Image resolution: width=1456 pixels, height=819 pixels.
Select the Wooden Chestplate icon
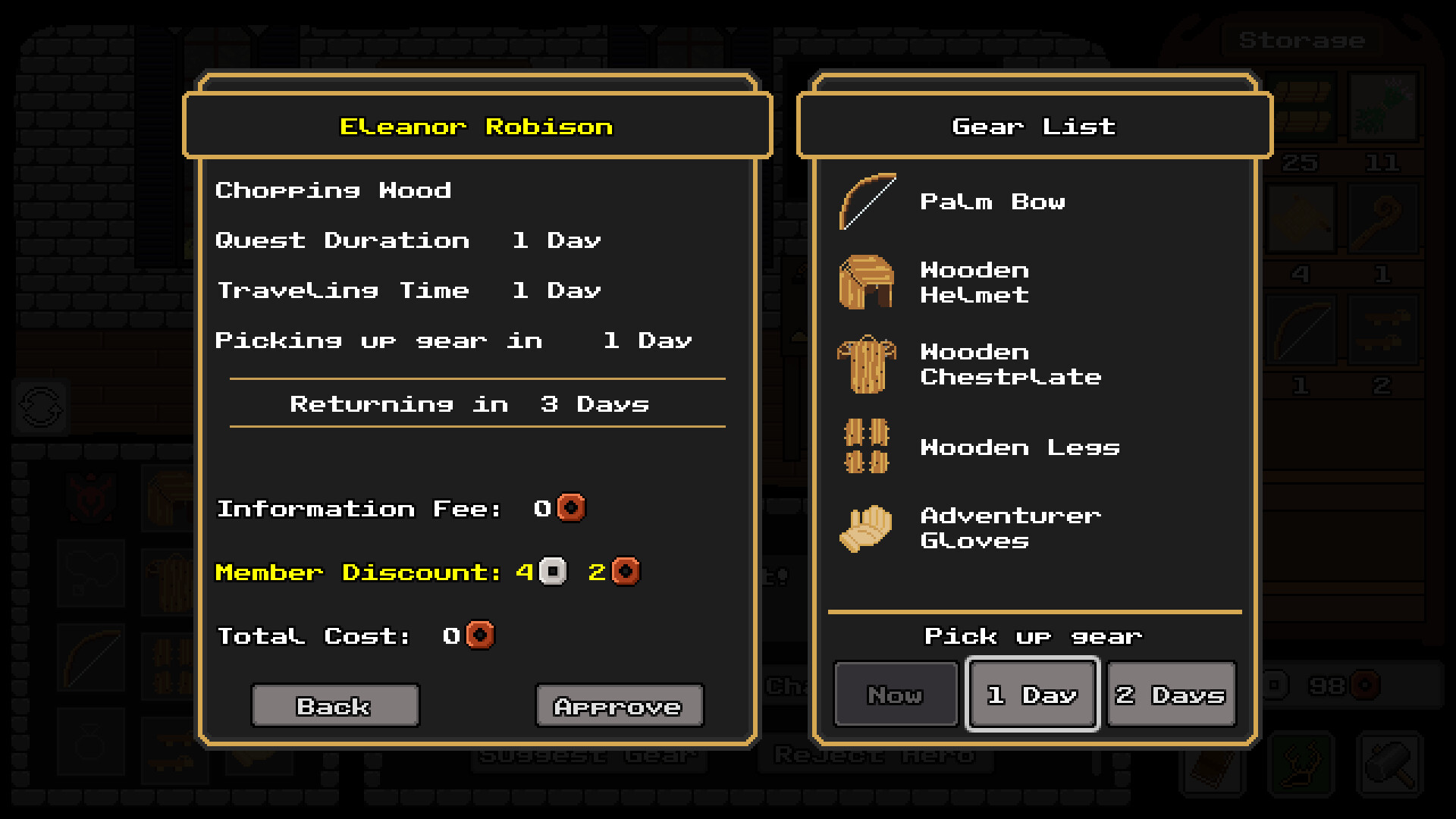pyautogui.click(x=864, y=364)
